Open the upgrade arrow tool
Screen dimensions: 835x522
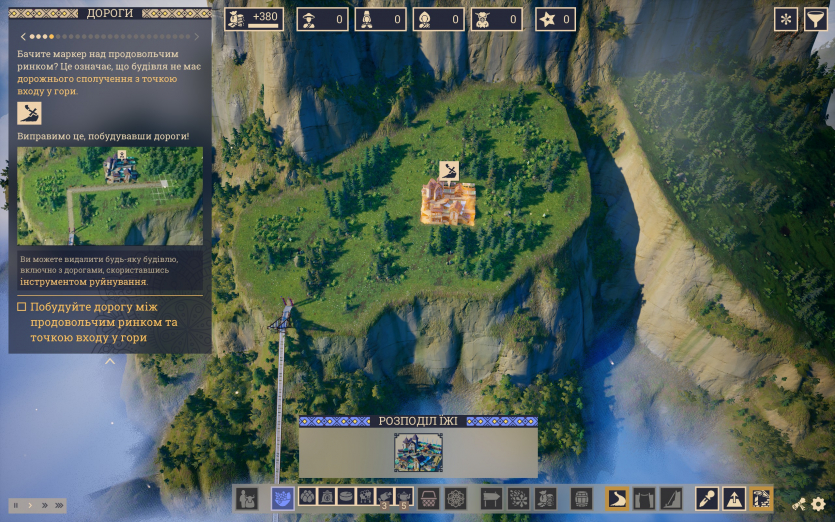[734, 498]
